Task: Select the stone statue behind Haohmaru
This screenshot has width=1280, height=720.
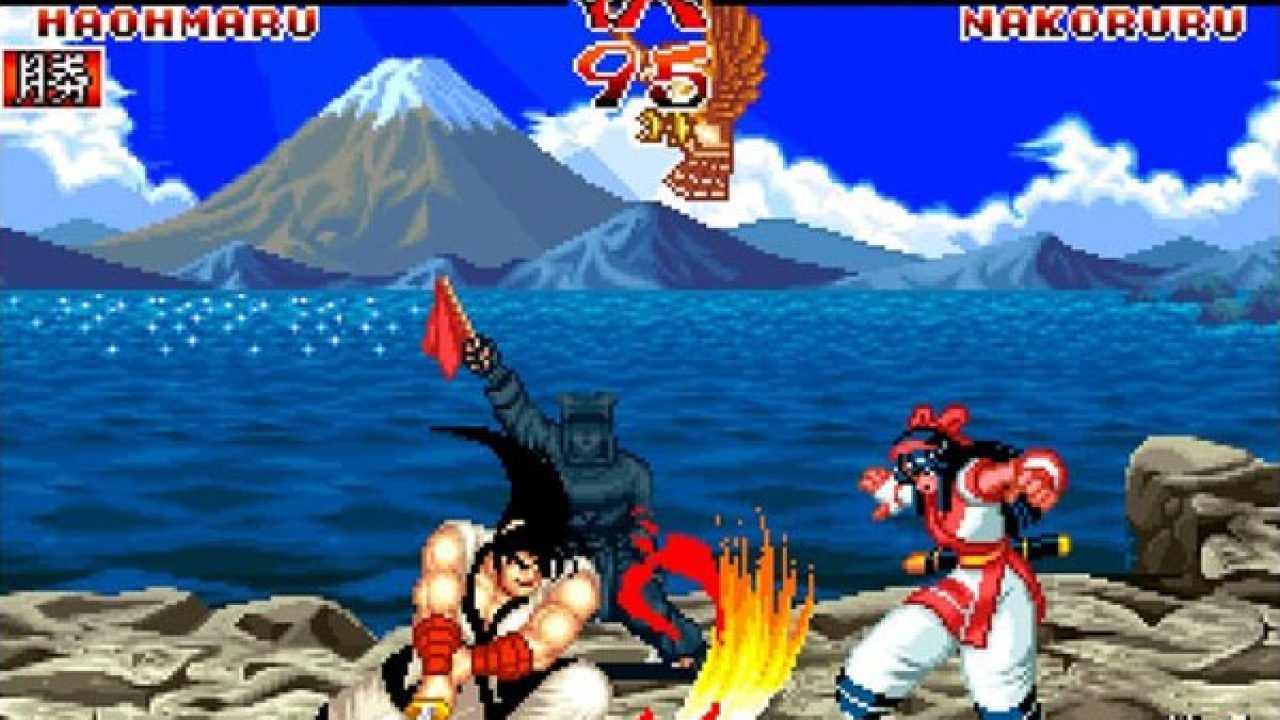Action: coord(590,470)
